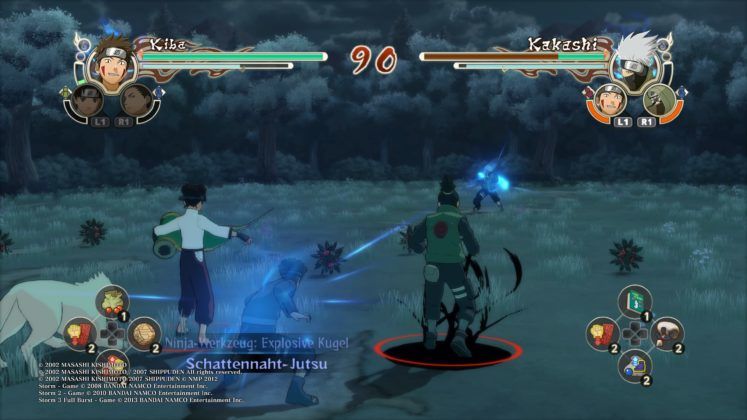Use the blue ninja tool on Kakashi's pad
This screenshot has width=747, height=420.
[x=634, y=363]
